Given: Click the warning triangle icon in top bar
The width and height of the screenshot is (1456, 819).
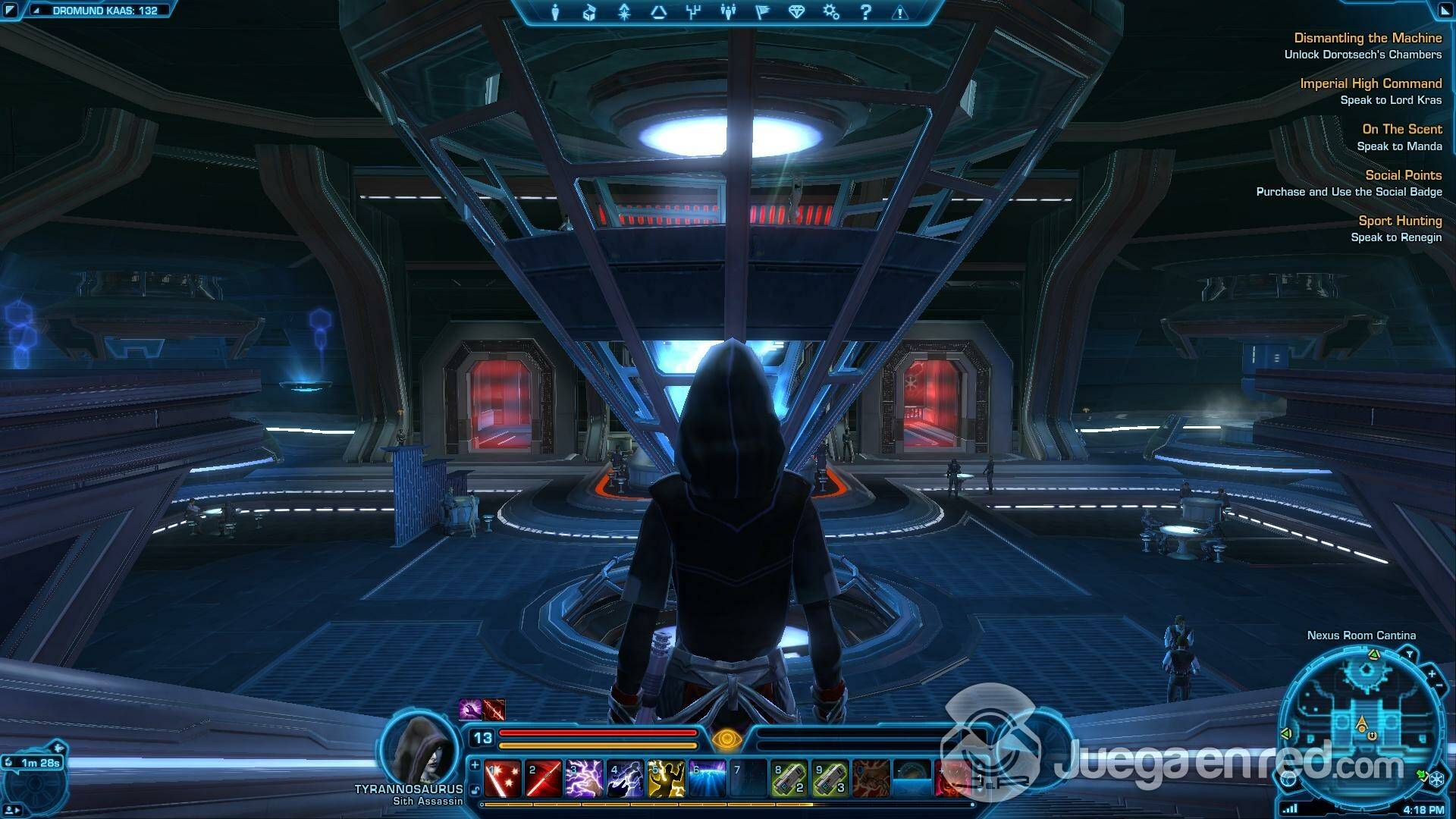Looking at the screenshot, I should [x=900, y=12].
